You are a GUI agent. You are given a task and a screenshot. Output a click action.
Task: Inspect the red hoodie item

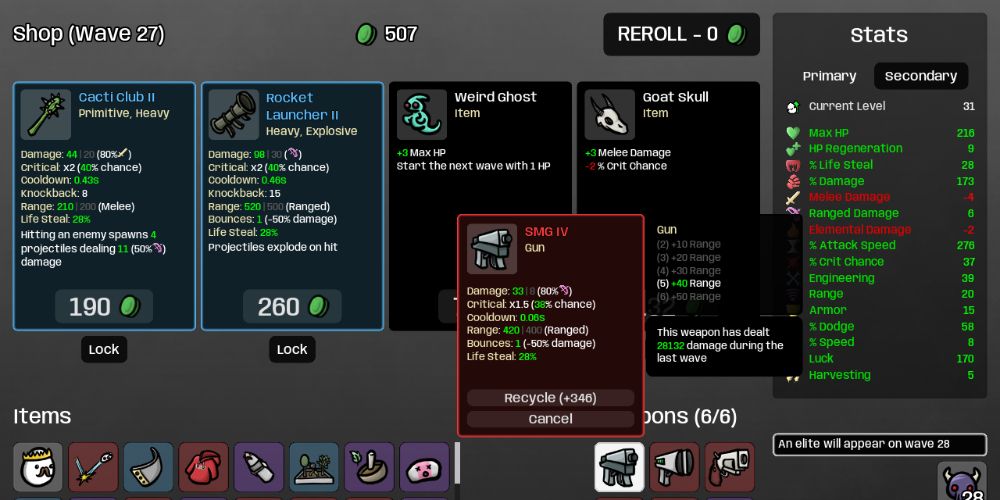pos(204,467)
